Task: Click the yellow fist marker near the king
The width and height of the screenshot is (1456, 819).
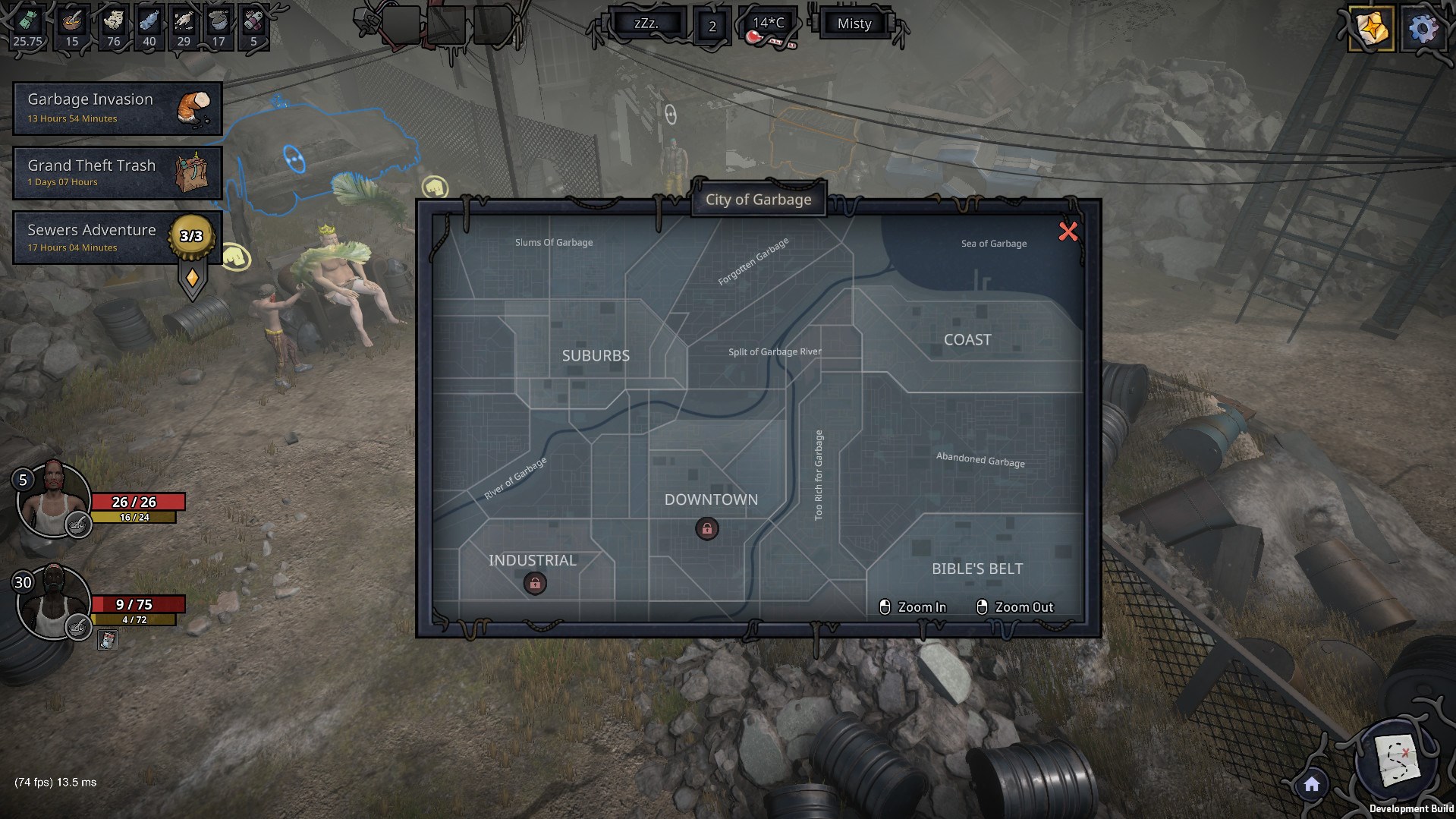Action: [x=235, y=258]
